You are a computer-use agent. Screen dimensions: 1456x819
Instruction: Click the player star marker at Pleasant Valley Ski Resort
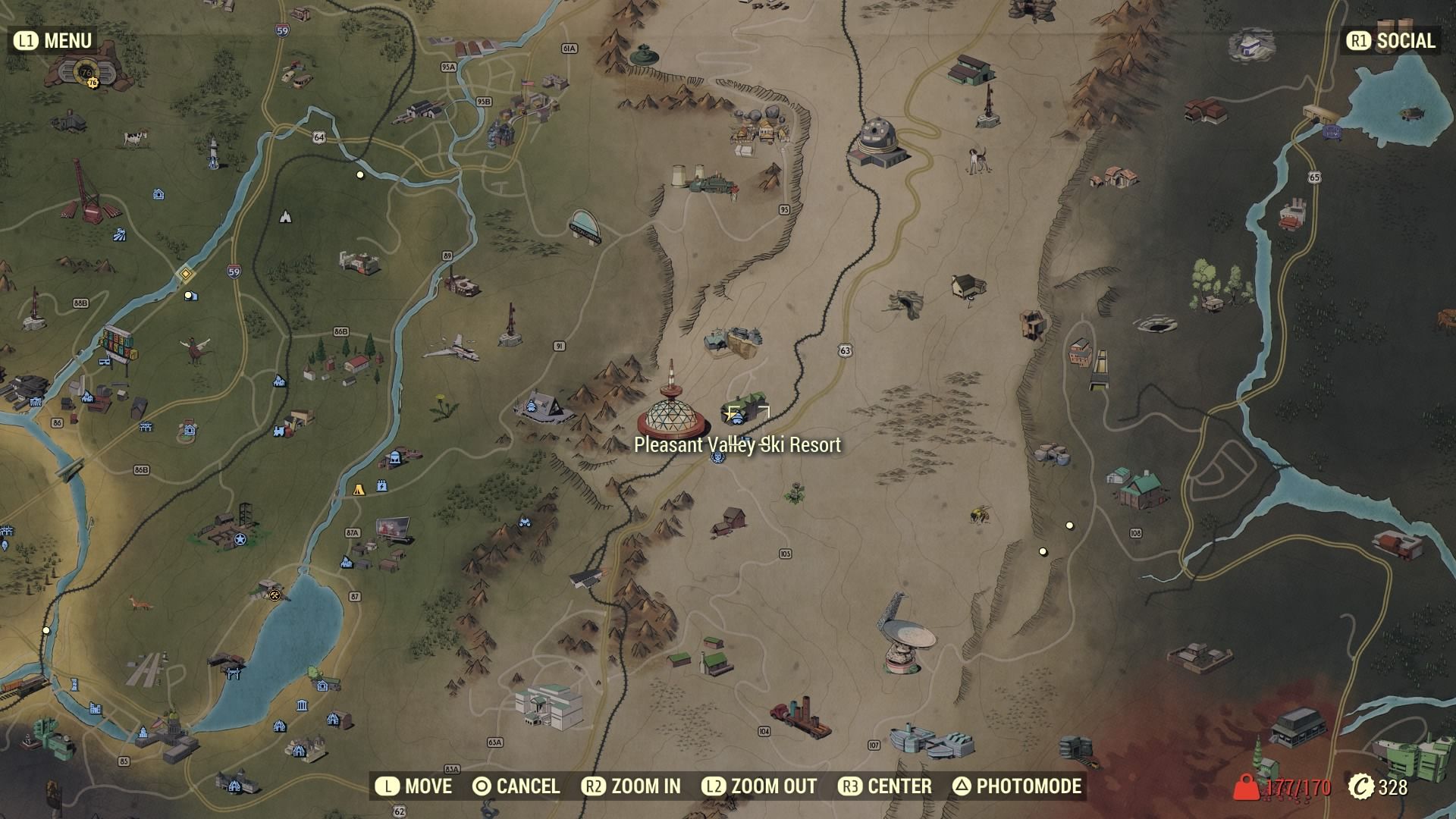[730, 416]
